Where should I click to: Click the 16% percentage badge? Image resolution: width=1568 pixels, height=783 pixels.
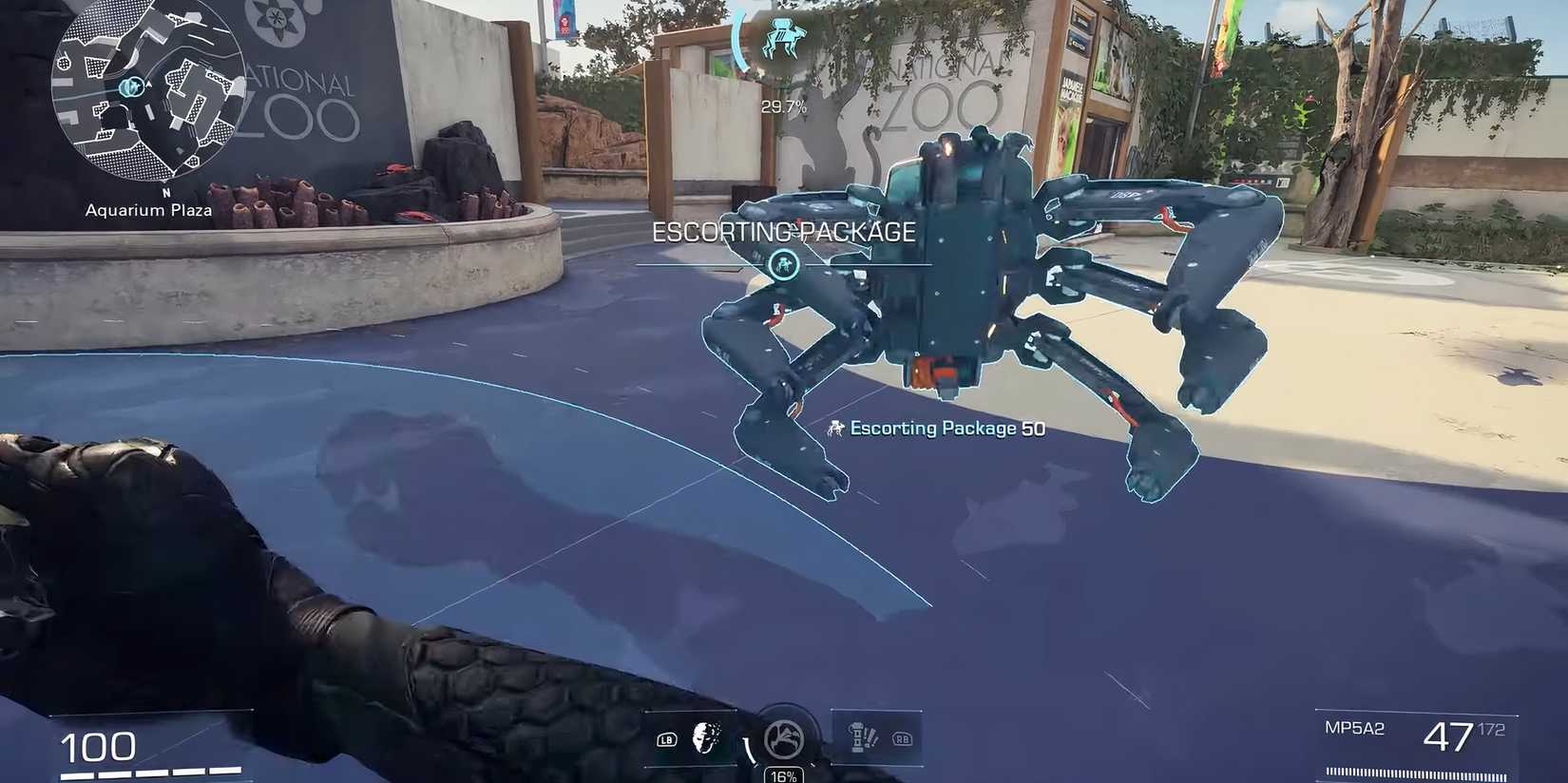[x=782, y=775]
